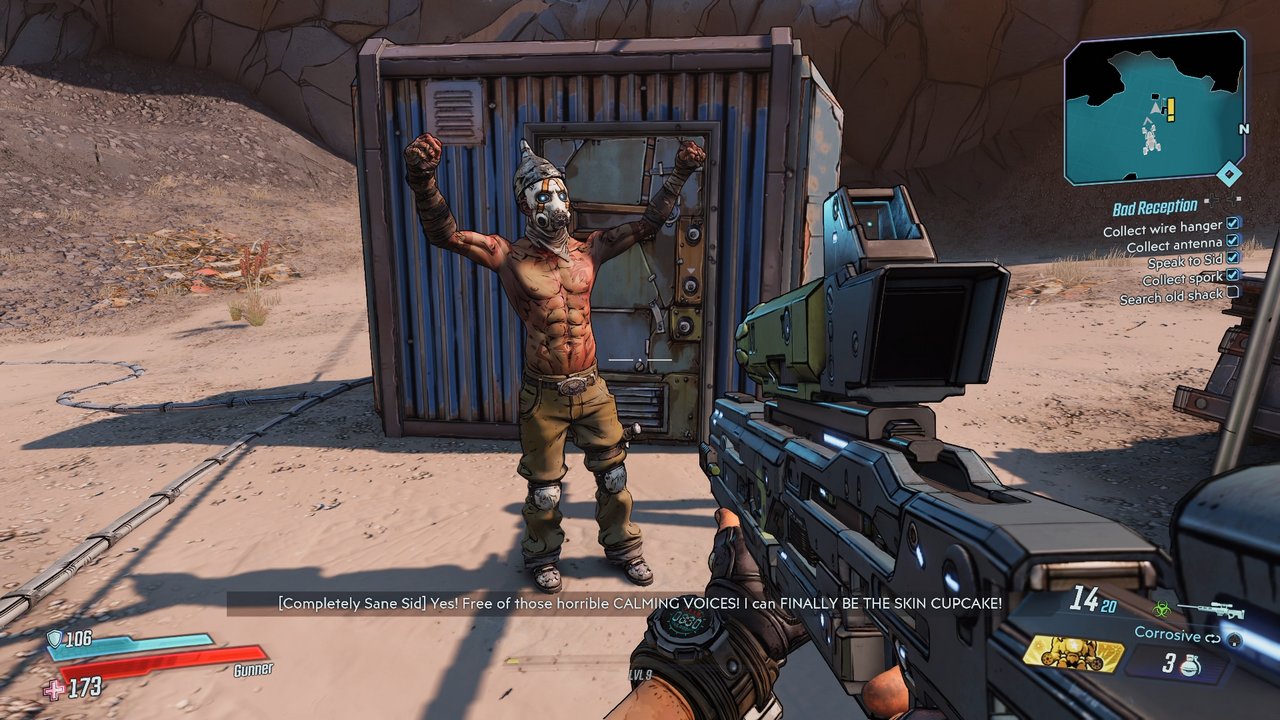This screenshot has width=1280, height=720.
Task: Click the Speak to Sid objective checkbox
Action: point(1233,258)
